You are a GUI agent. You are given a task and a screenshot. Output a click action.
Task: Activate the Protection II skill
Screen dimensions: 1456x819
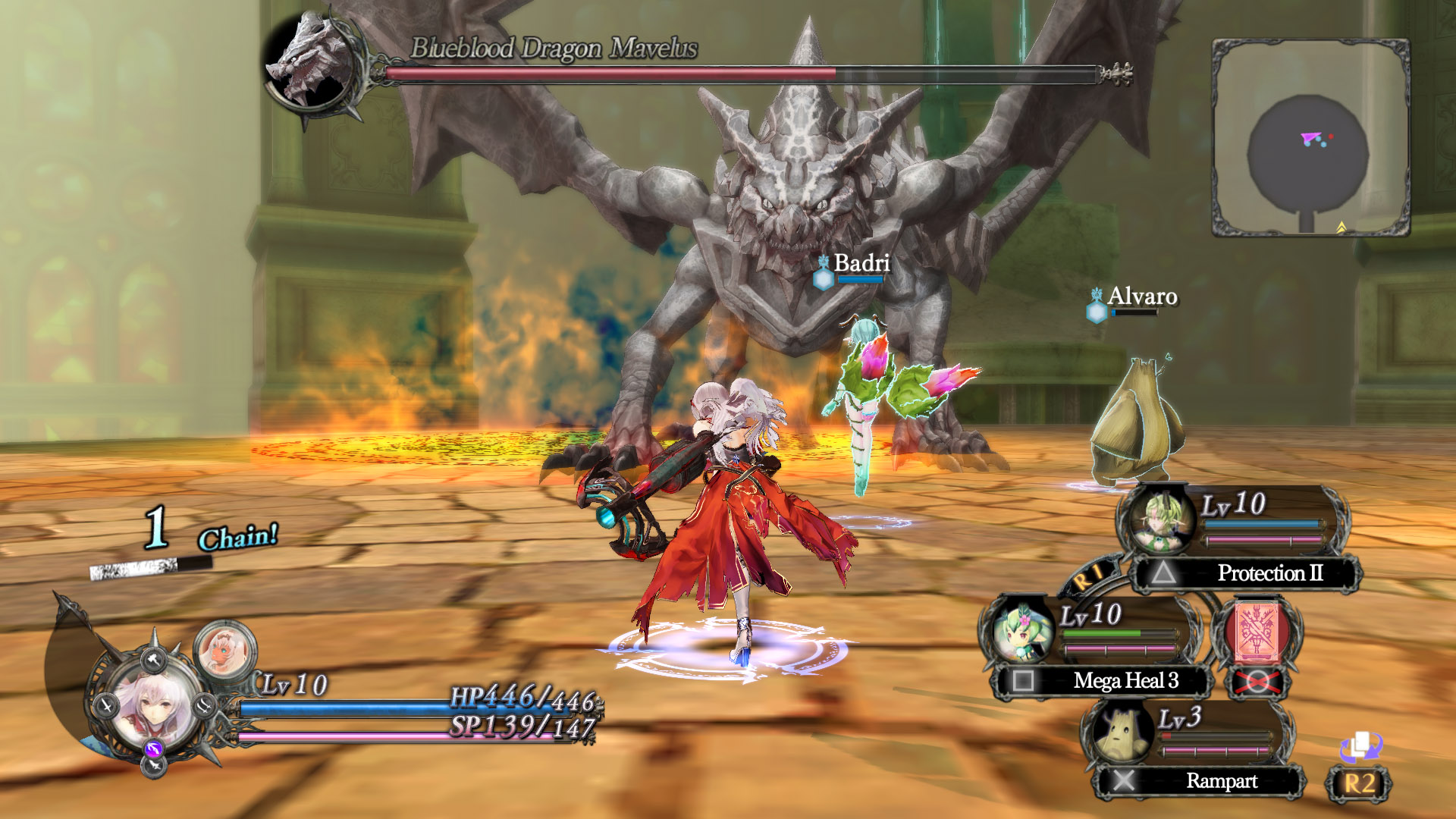pyautogui.click(x=1245, y=573)
